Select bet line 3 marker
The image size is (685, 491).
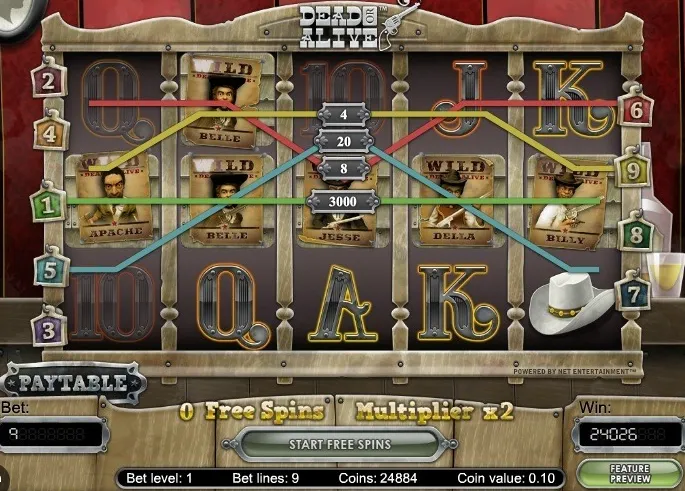coord(49,326)
